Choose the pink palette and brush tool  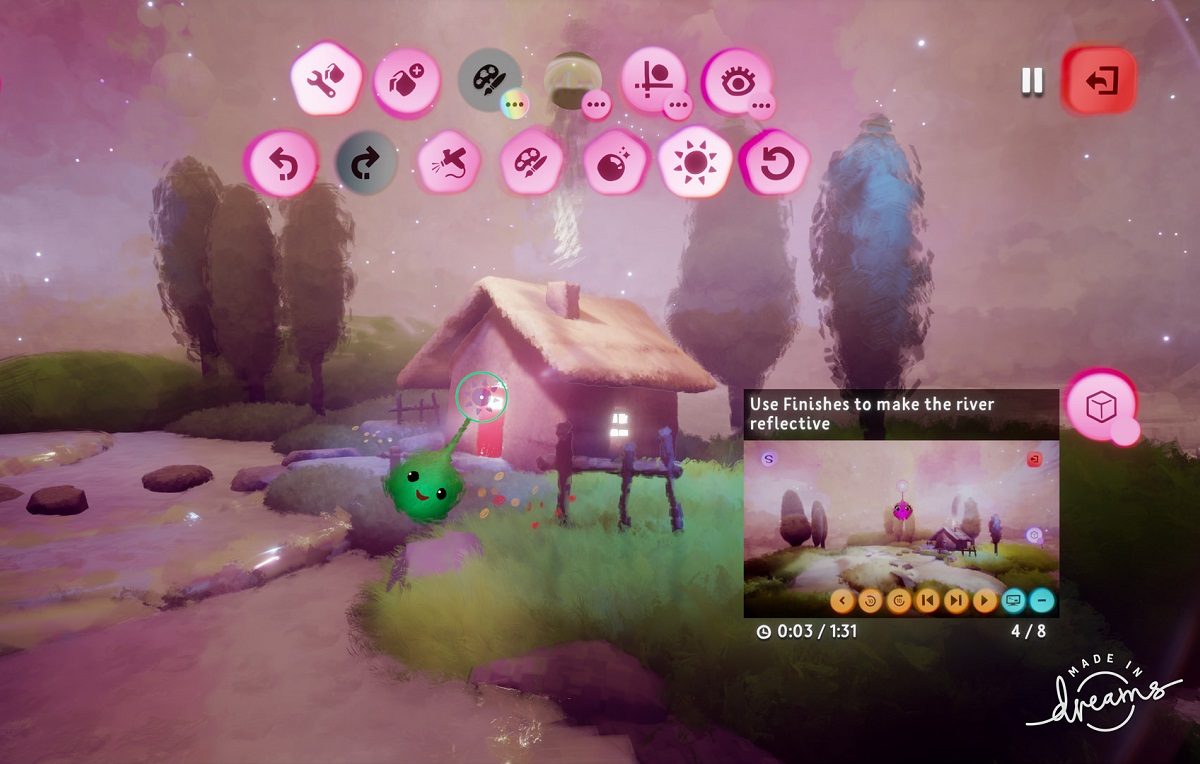(529, 163)
